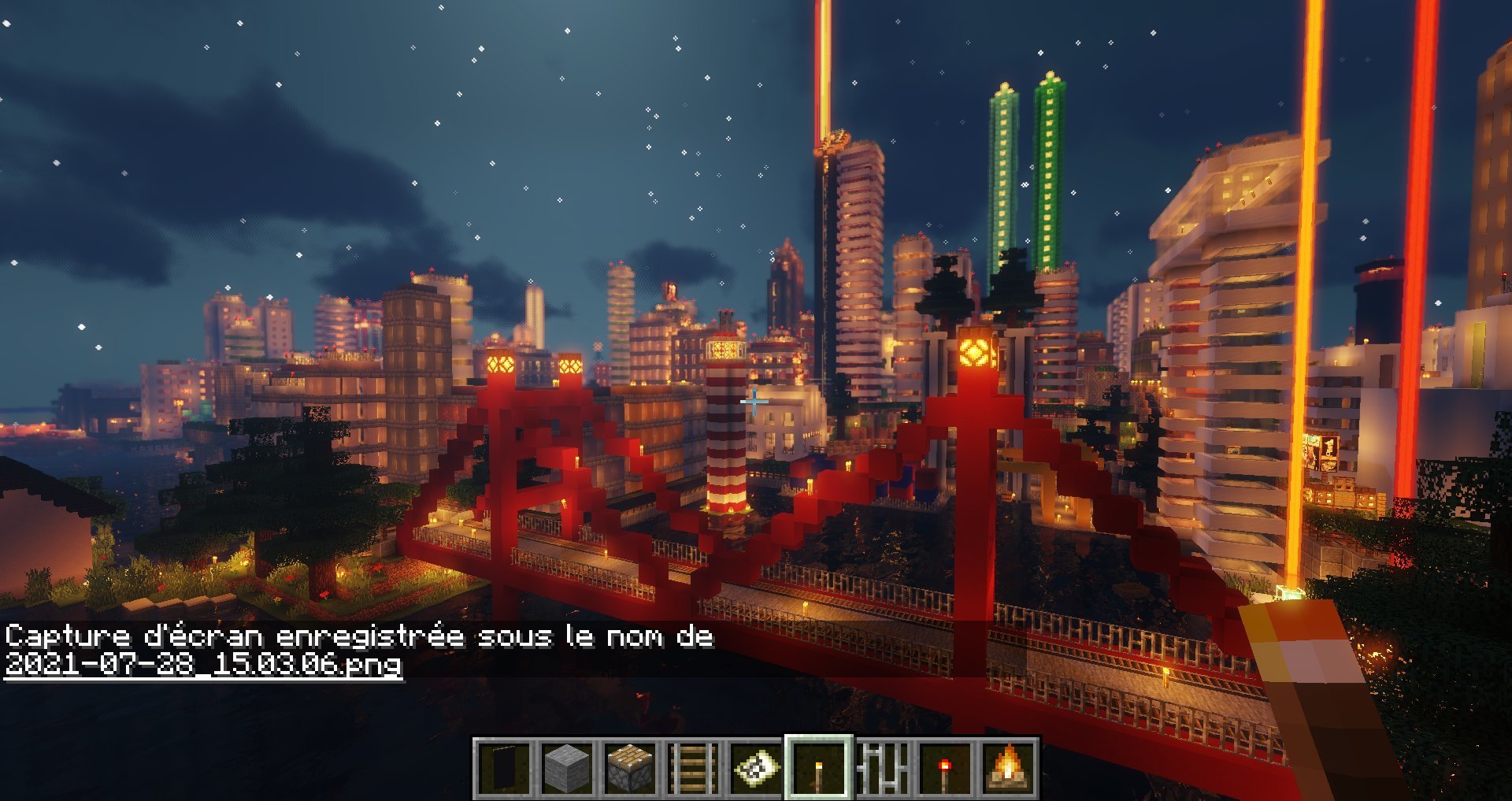Choose the piston block in the hotbar
Screen dimensions: 1512x801
(x=630, y=768)
